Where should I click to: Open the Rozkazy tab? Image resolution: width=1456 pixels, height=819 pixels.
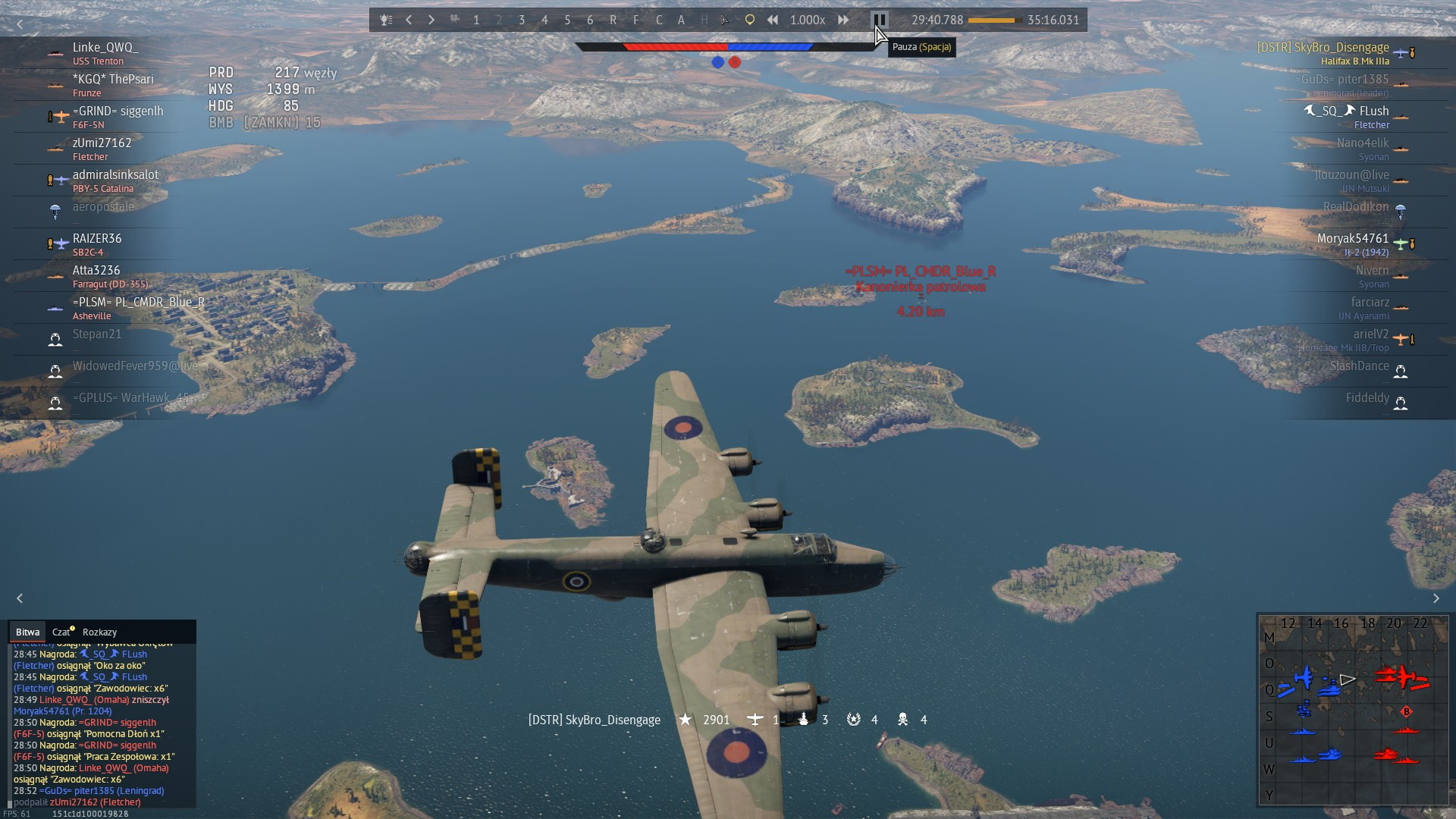[x=99, y=632]
